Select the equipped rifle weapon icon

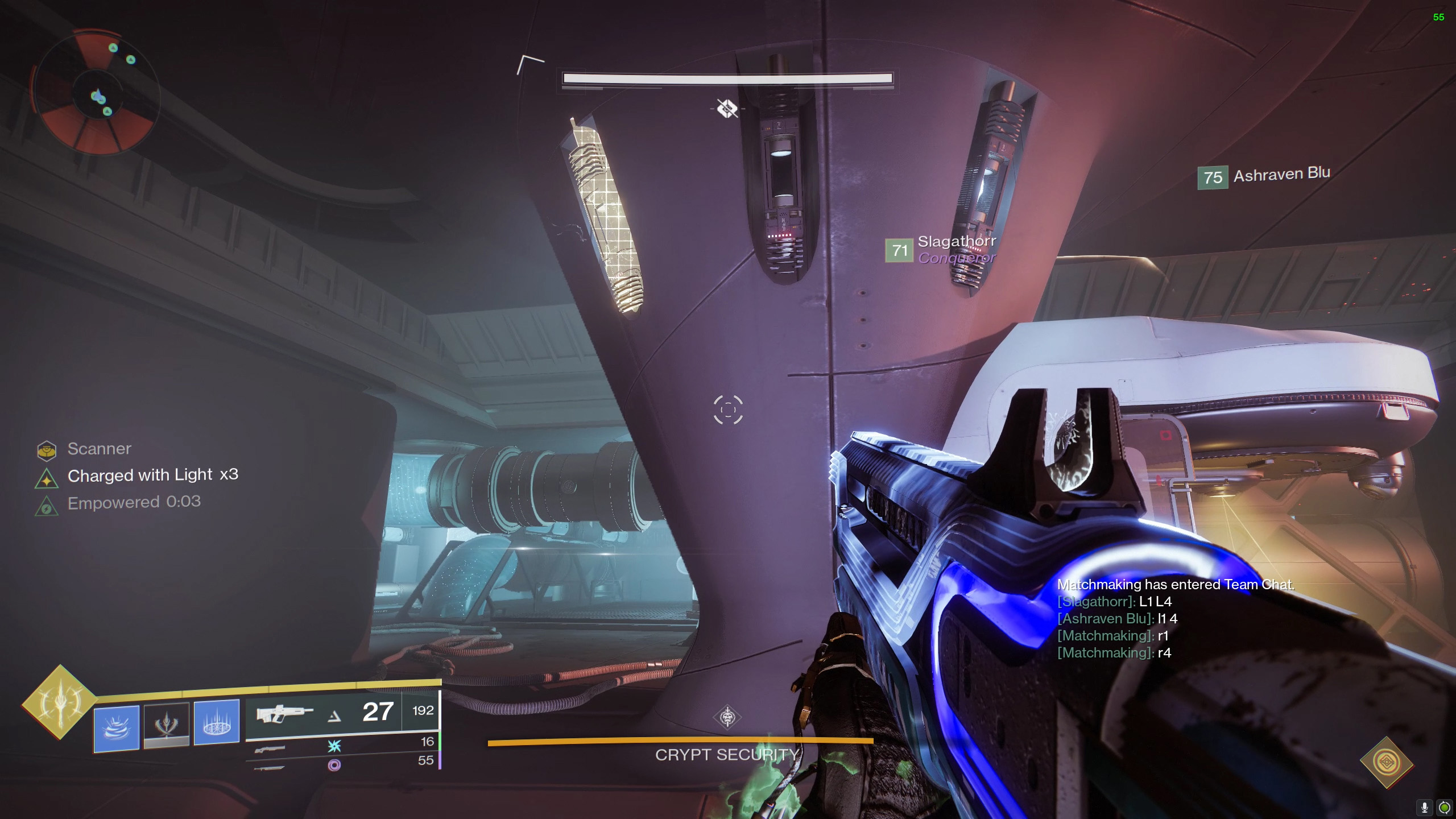(284, 713)
